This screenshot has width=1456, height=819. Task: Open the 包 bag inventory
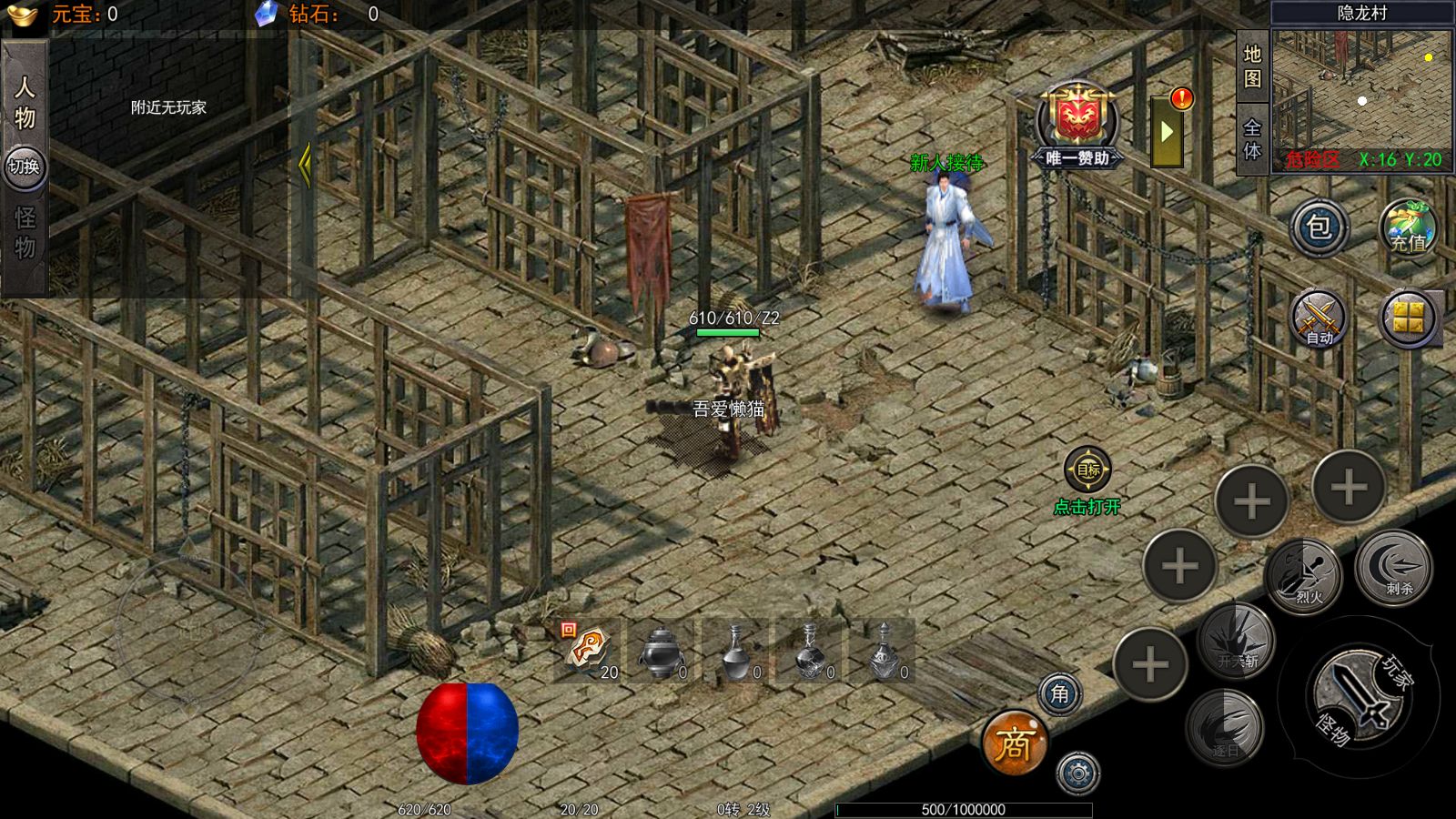click(1319, 227)
